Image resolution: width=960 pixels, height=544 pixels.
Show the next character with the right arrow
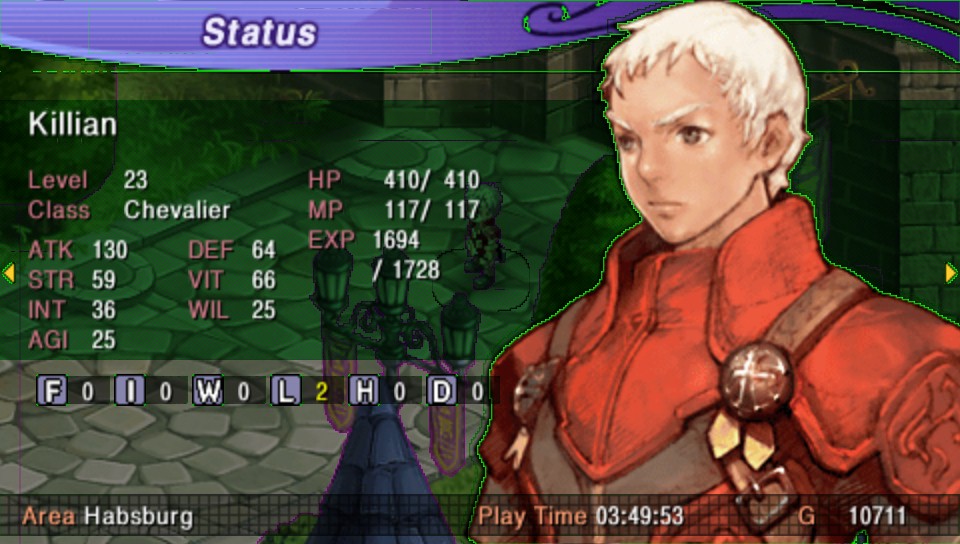pyautogui.click(x=951, y=272)
